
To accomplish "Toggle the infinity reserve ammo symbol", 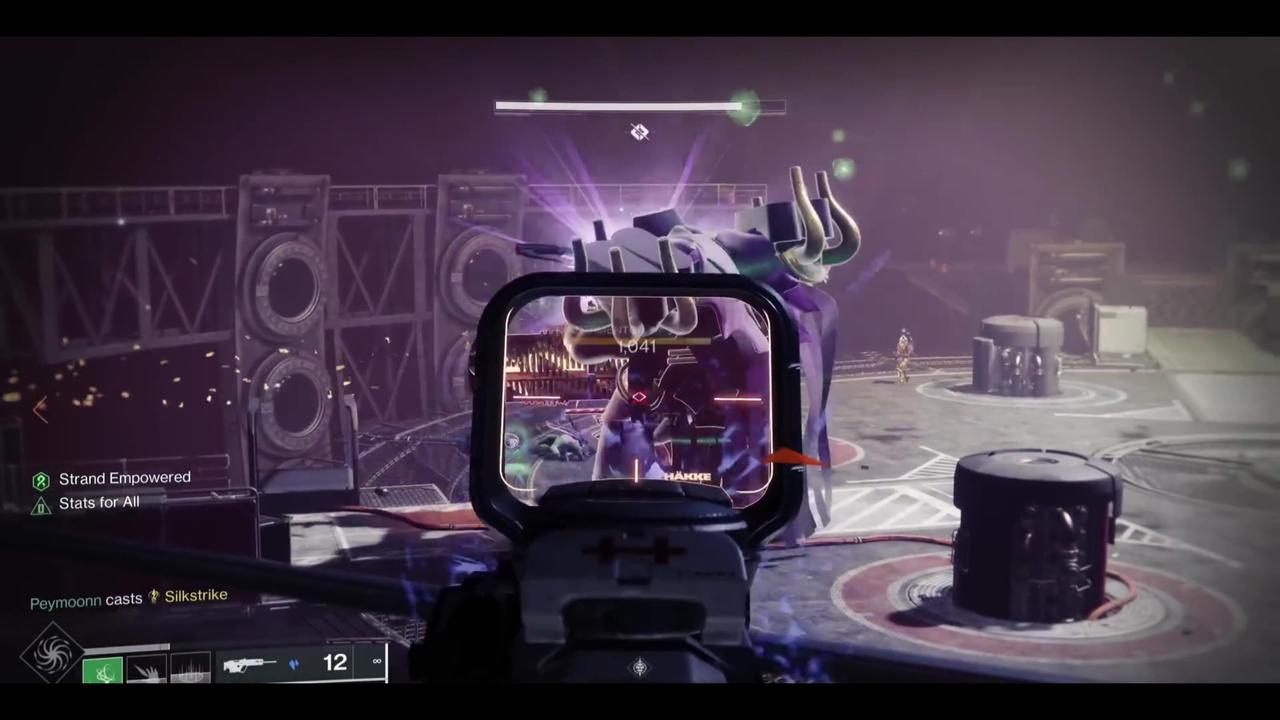I will point(377,660).
